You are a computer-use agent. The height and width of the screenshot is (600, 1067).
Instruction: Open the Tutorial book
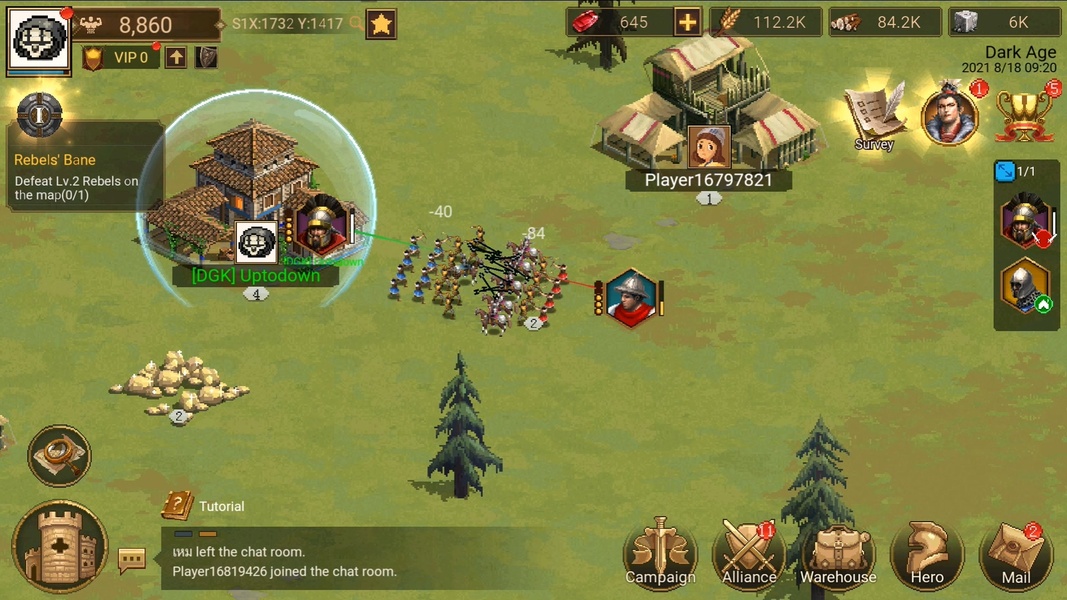(178, 506)
